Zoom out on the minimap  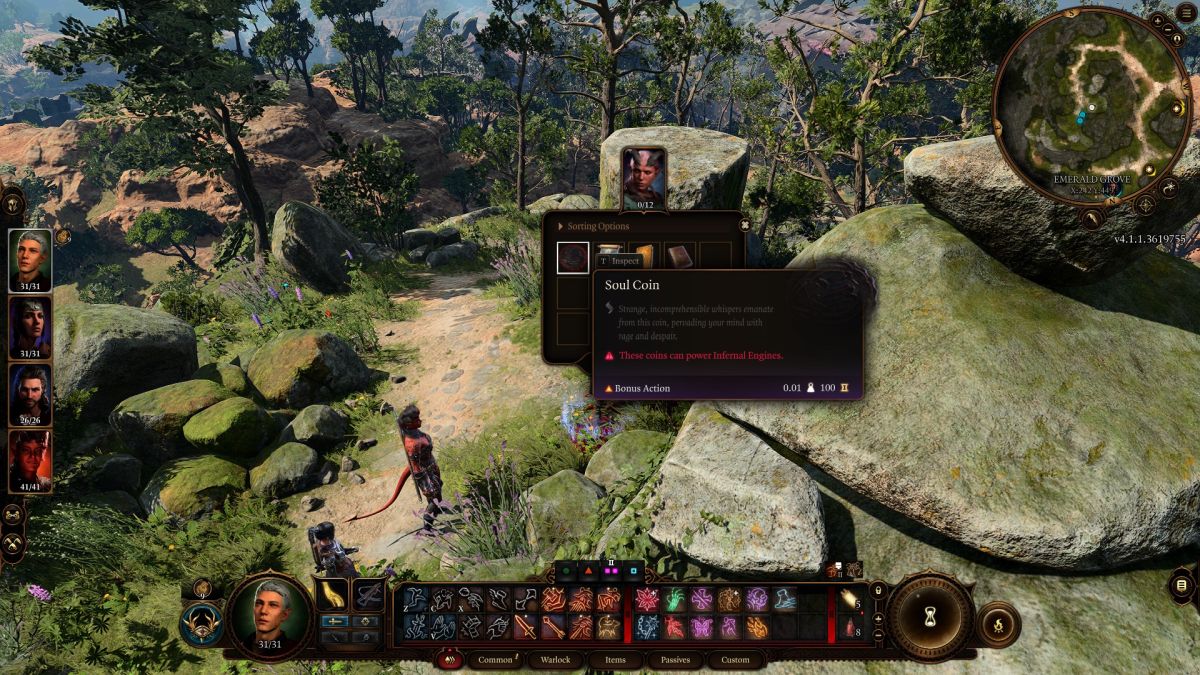pos(1169,31)
